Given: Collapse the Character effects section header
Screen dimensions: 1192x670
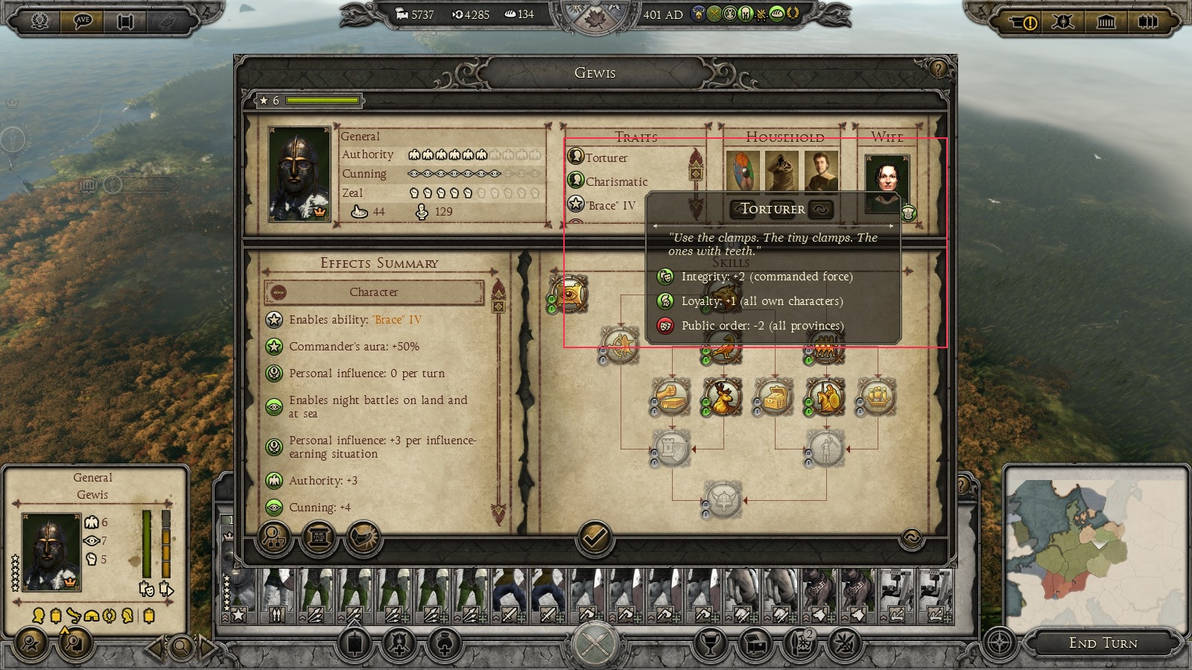Looking at the screenshot, I should pyautogui.click(x=374, y=292).
